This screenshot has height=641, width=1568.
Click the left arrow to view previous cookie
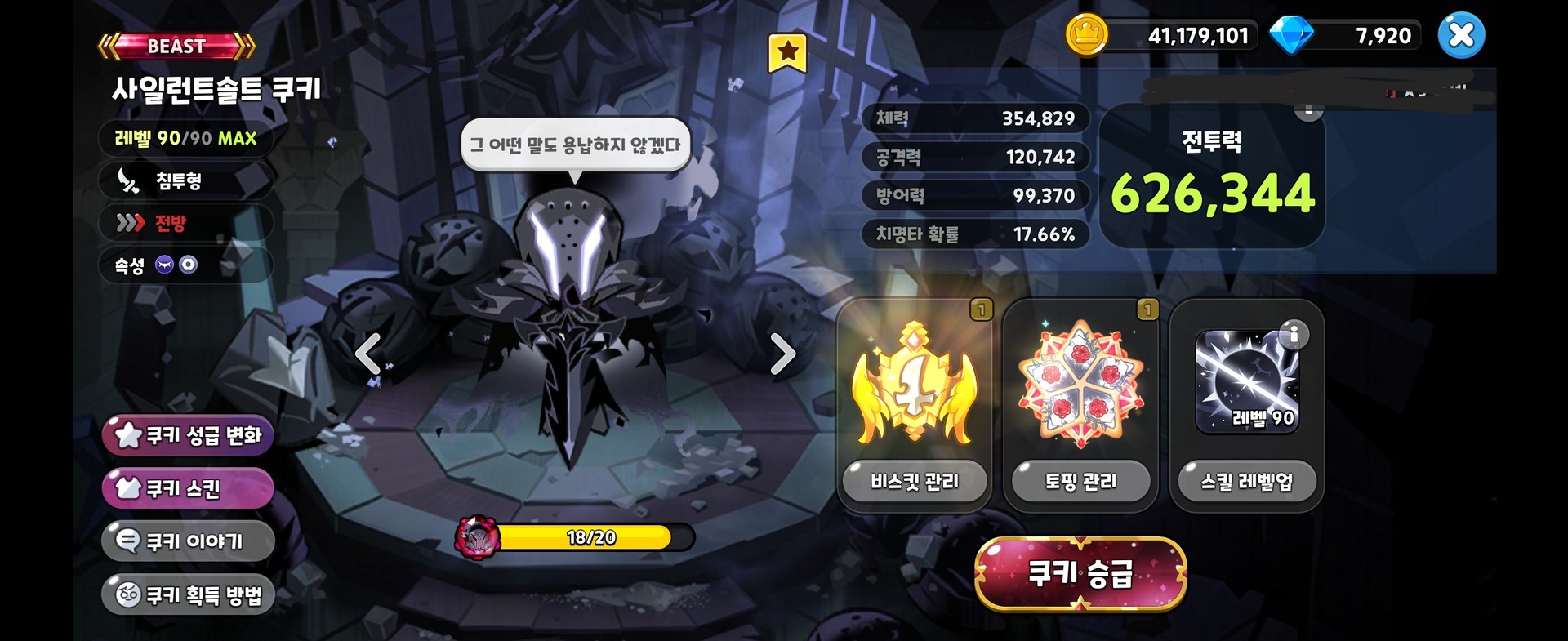tap(369, 354)
